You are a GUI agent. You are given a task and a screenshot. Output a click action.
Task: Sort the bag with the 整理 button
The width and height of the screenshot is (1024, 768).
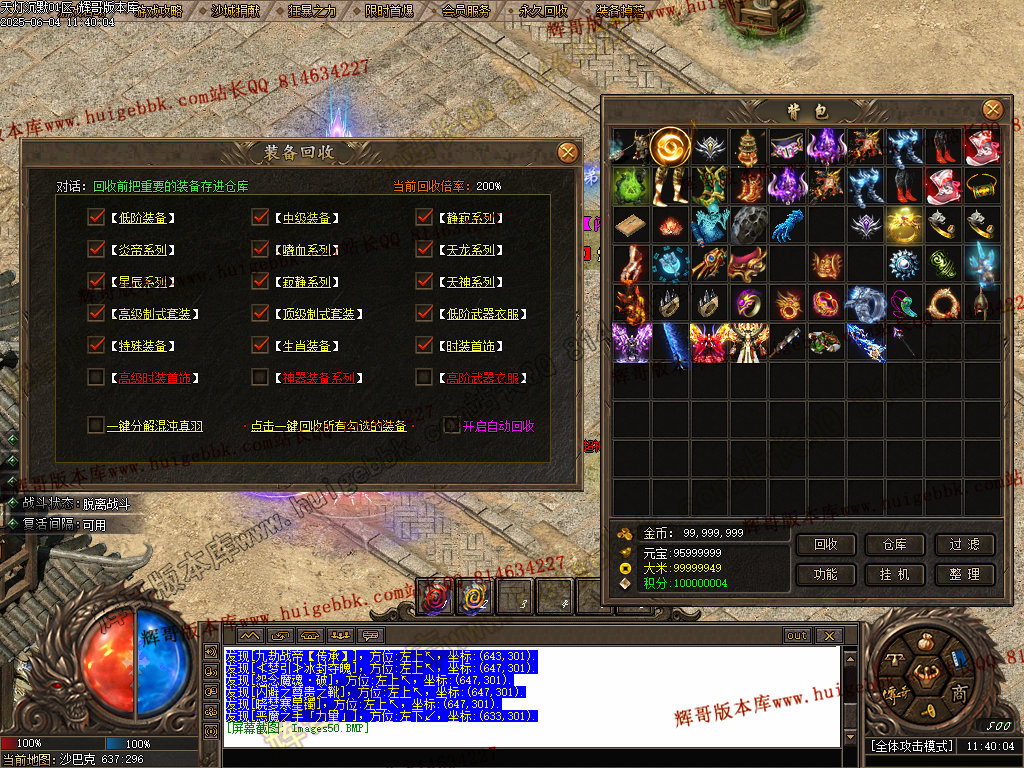pos(965,575)
